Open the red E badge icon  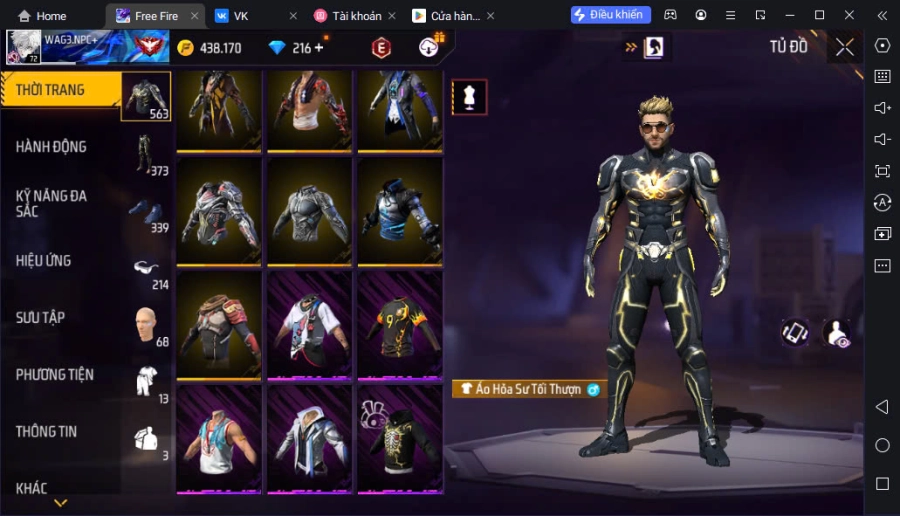coord(381,47)
